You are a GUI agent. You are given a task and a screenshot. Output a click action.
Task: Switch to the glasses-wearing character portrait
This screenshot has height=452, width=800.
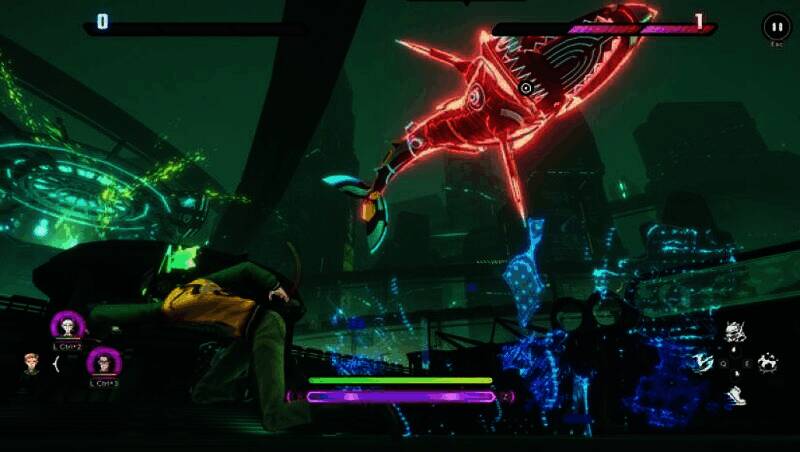click(103, 362)
